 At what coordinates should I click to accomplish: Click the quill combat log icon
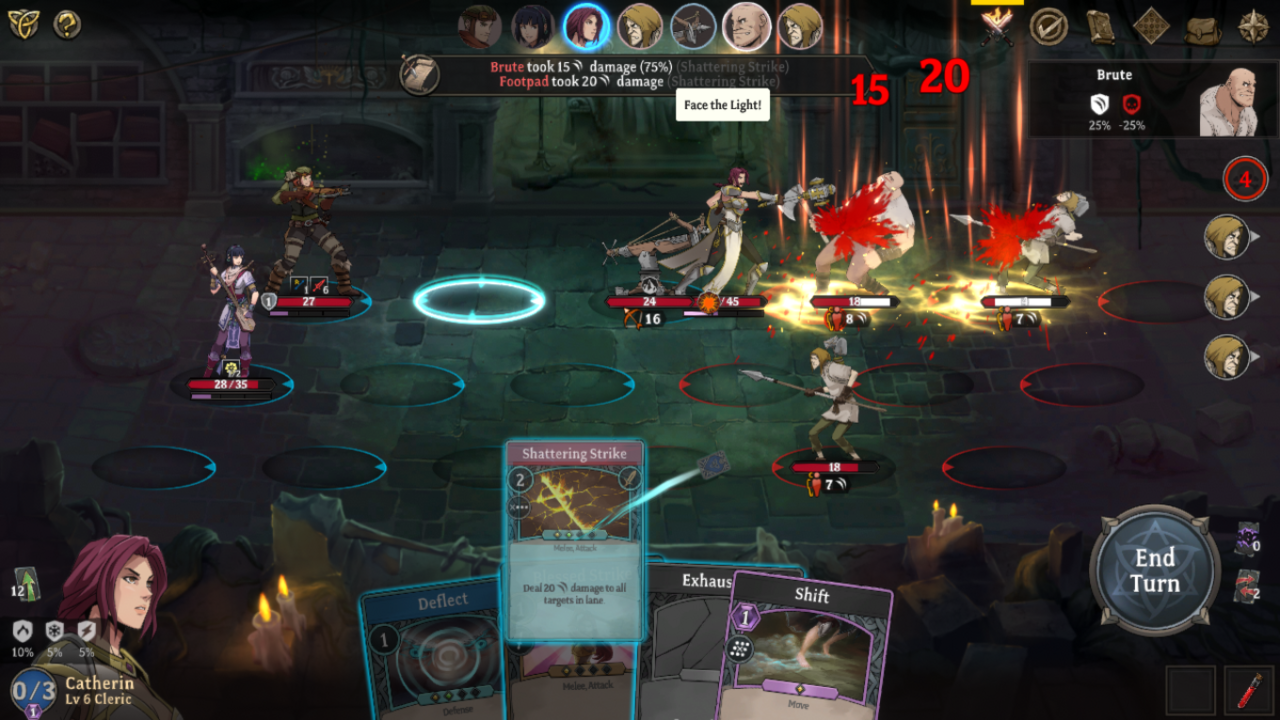[x=421, y=72]
